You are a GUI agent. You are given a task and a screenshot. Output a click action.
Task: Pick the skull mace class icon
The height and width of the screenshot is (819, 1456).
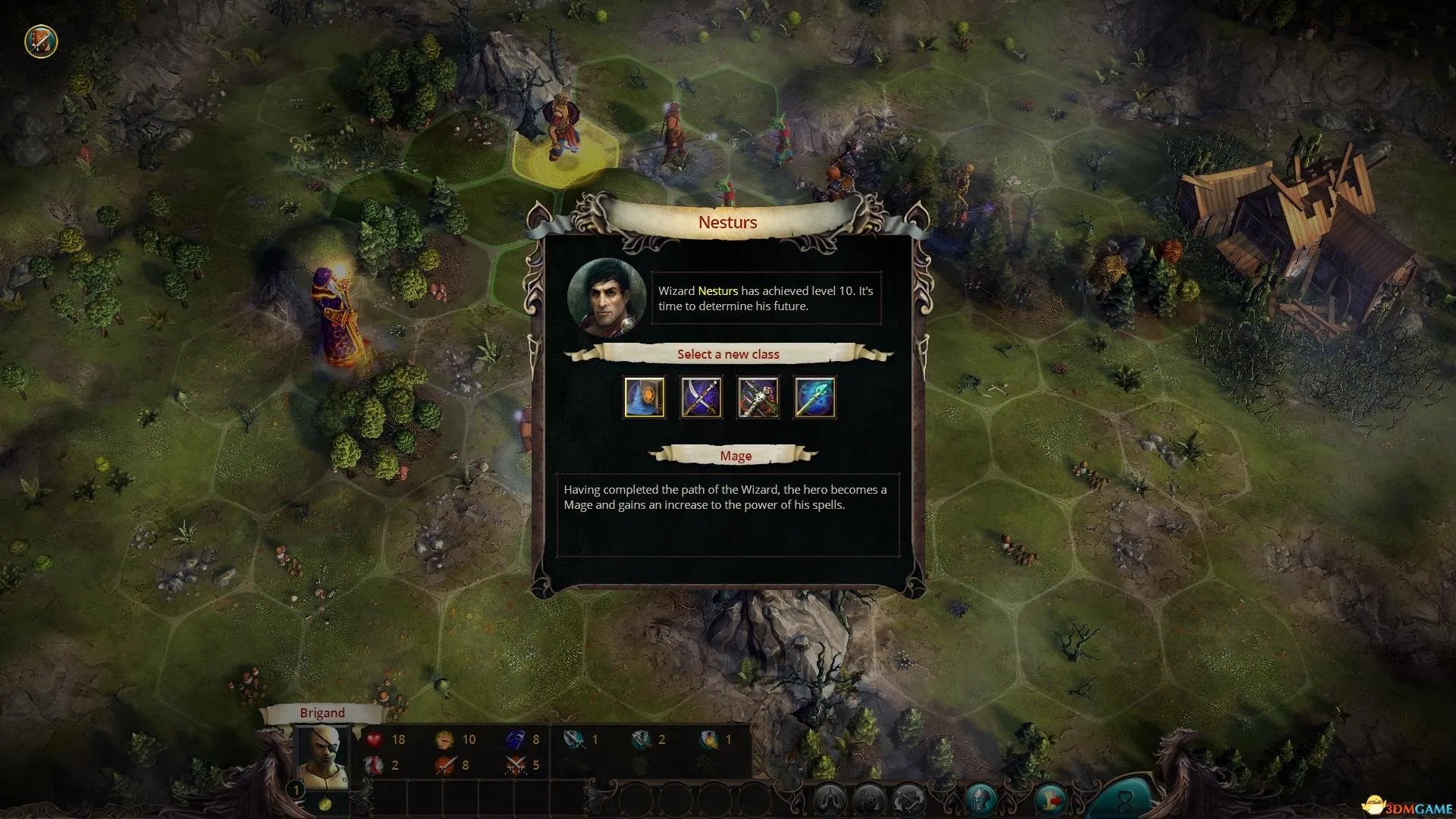(x=758, y=397)
